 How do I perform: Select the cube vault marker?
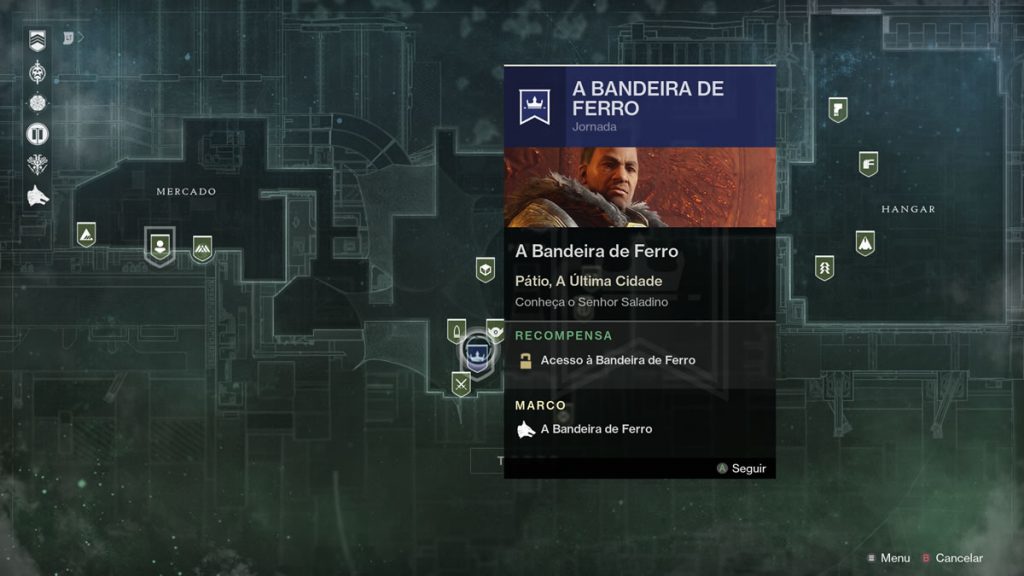pyautogui.click(x=485, y=270)
